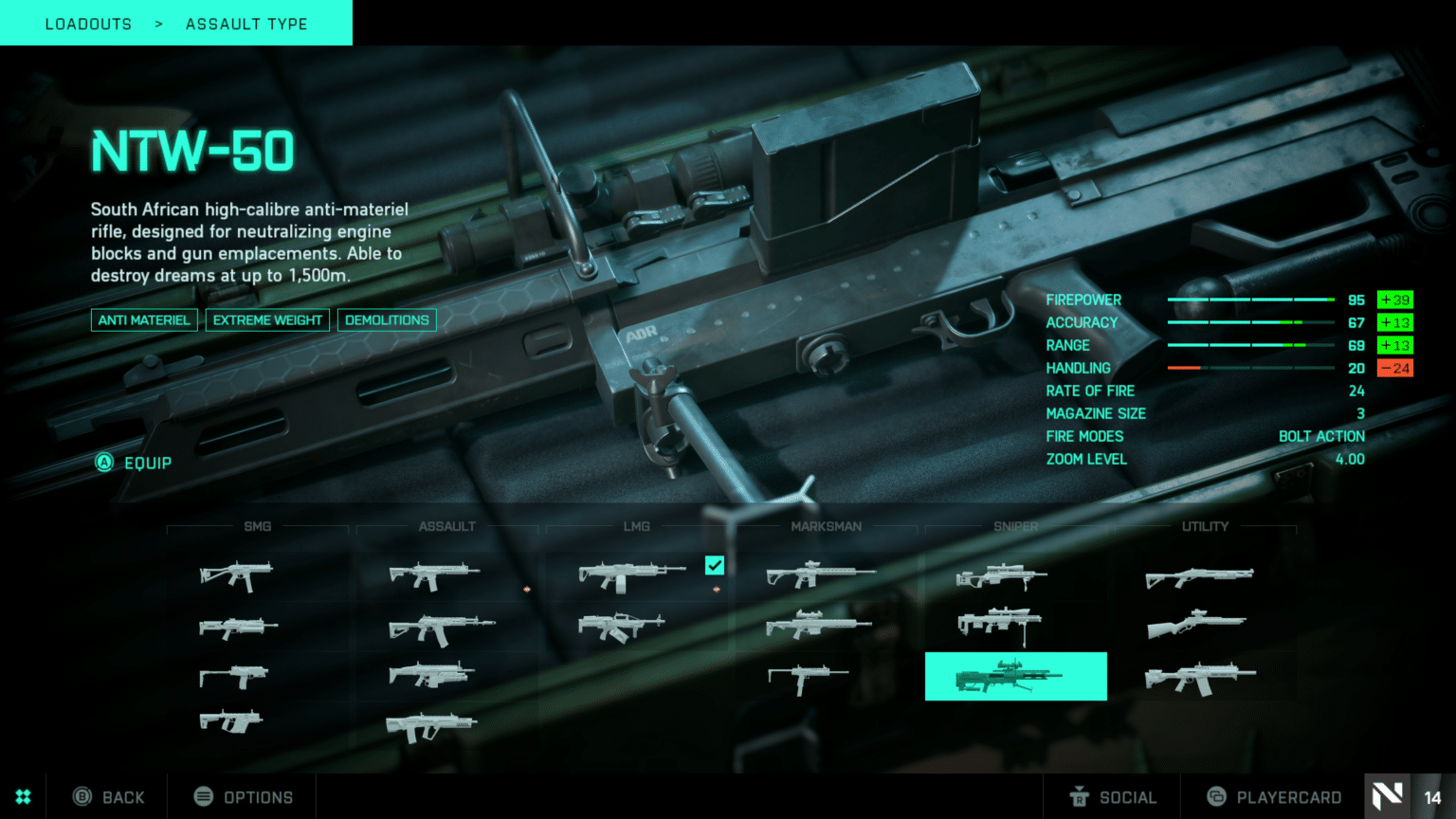1456x819 pixels.
Task: Select the last utility weapon
Action: 1200,678
